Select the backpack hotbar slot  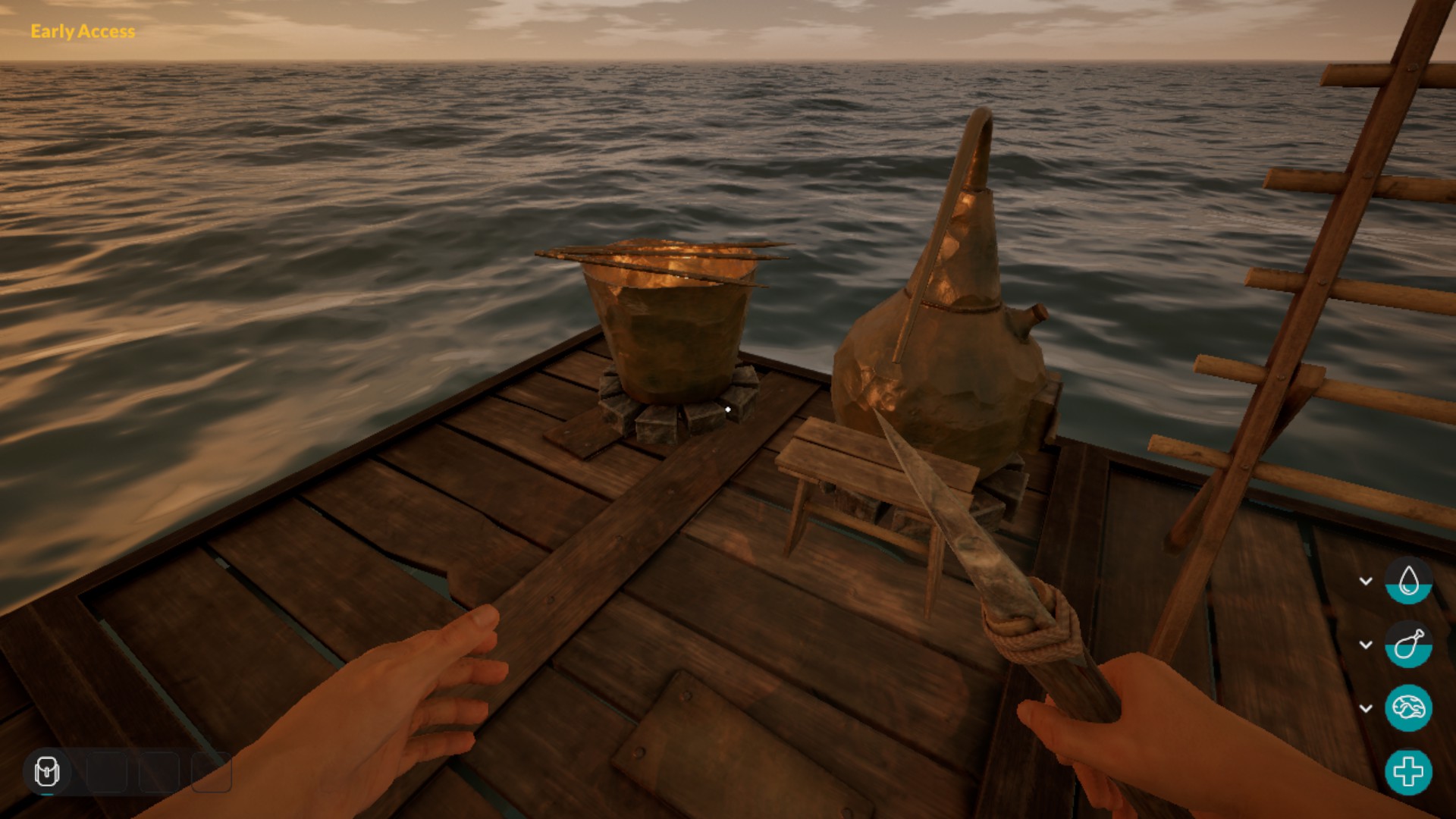click(47, 772)
